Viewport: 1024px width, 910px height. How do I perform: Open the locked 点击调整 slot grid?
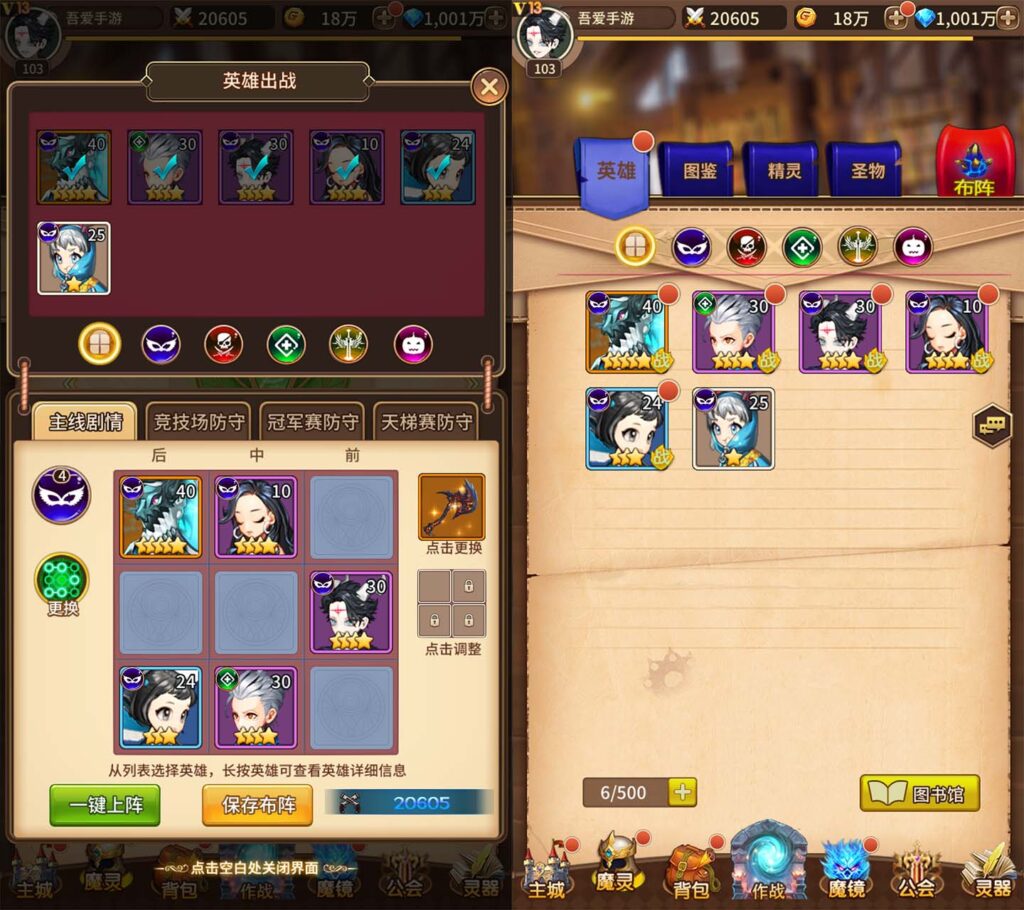451,603
